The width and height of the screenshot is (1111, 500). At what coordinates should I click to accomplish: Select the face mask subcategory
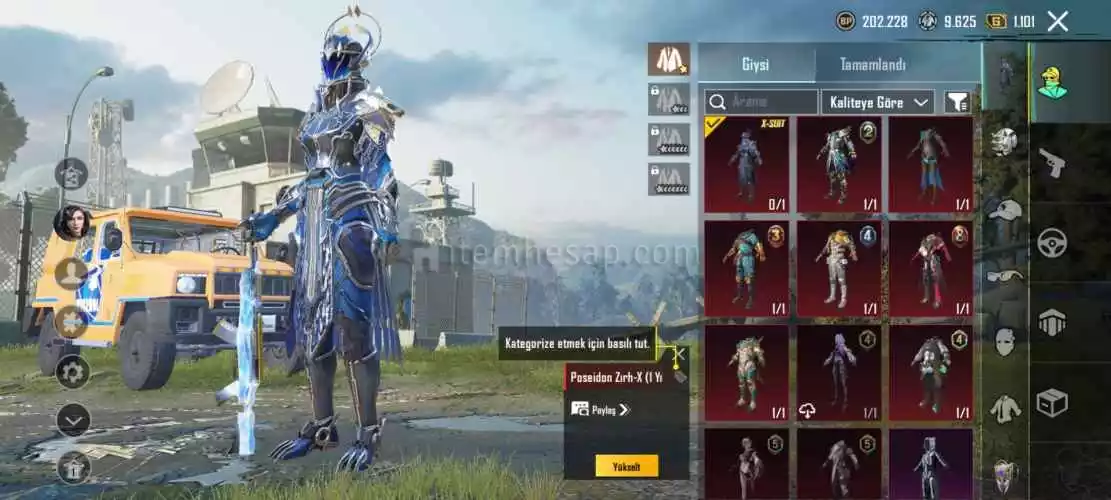(x=1004, y=342)
